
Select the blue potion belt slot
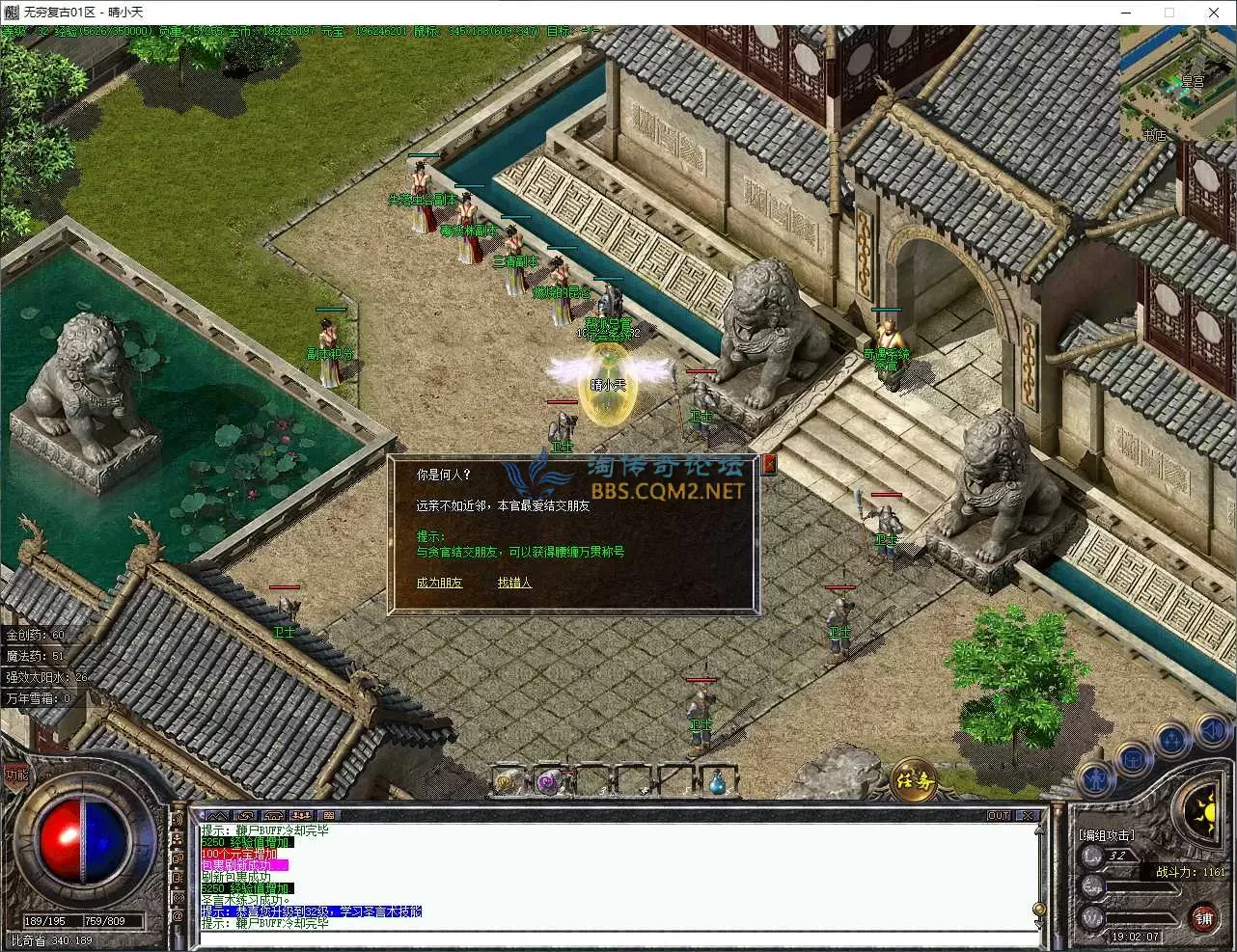tap(718, 781)
